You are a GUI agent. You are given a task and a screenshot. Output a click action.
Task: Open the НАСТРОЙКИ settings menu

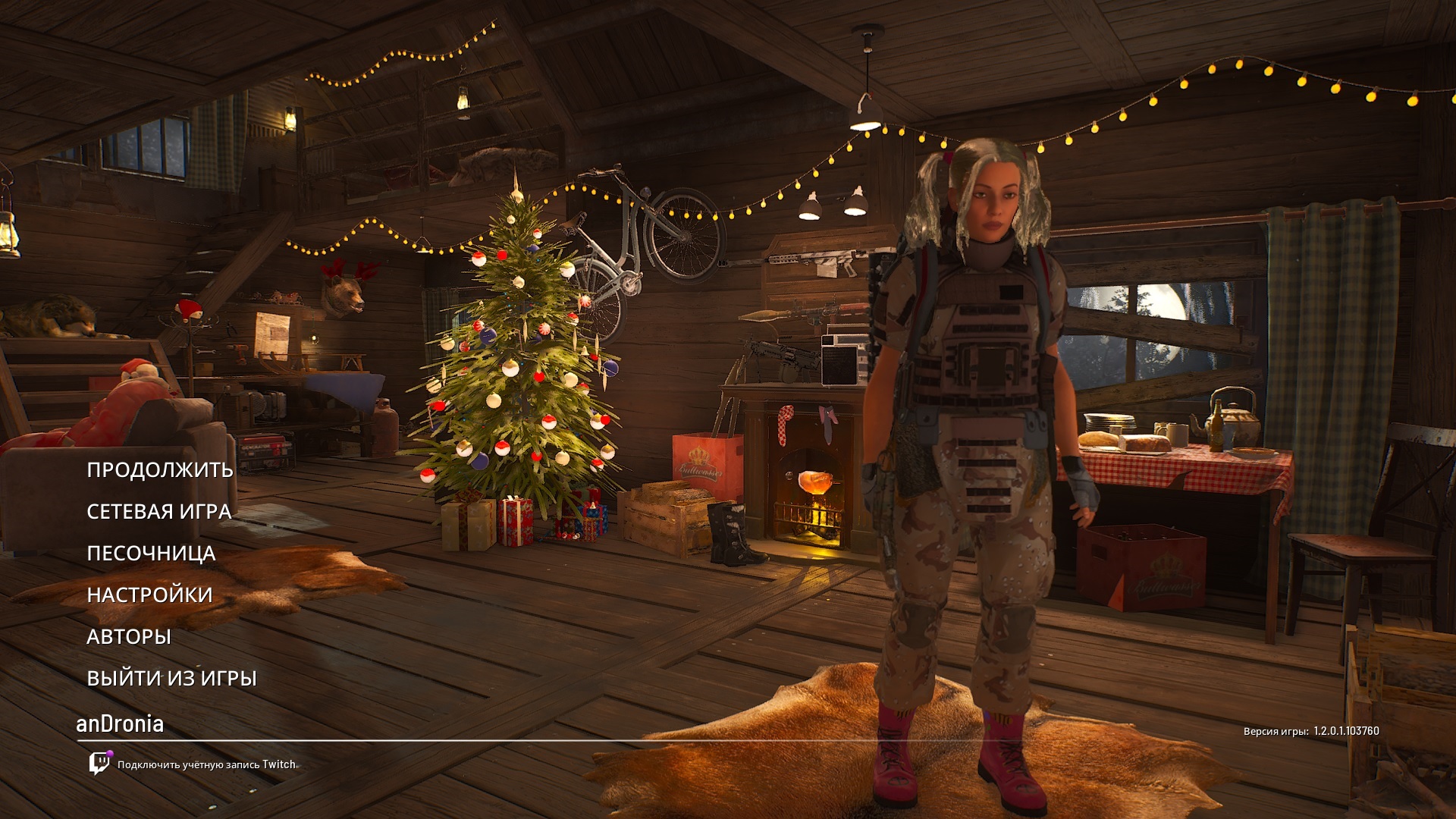pos(149,595)
